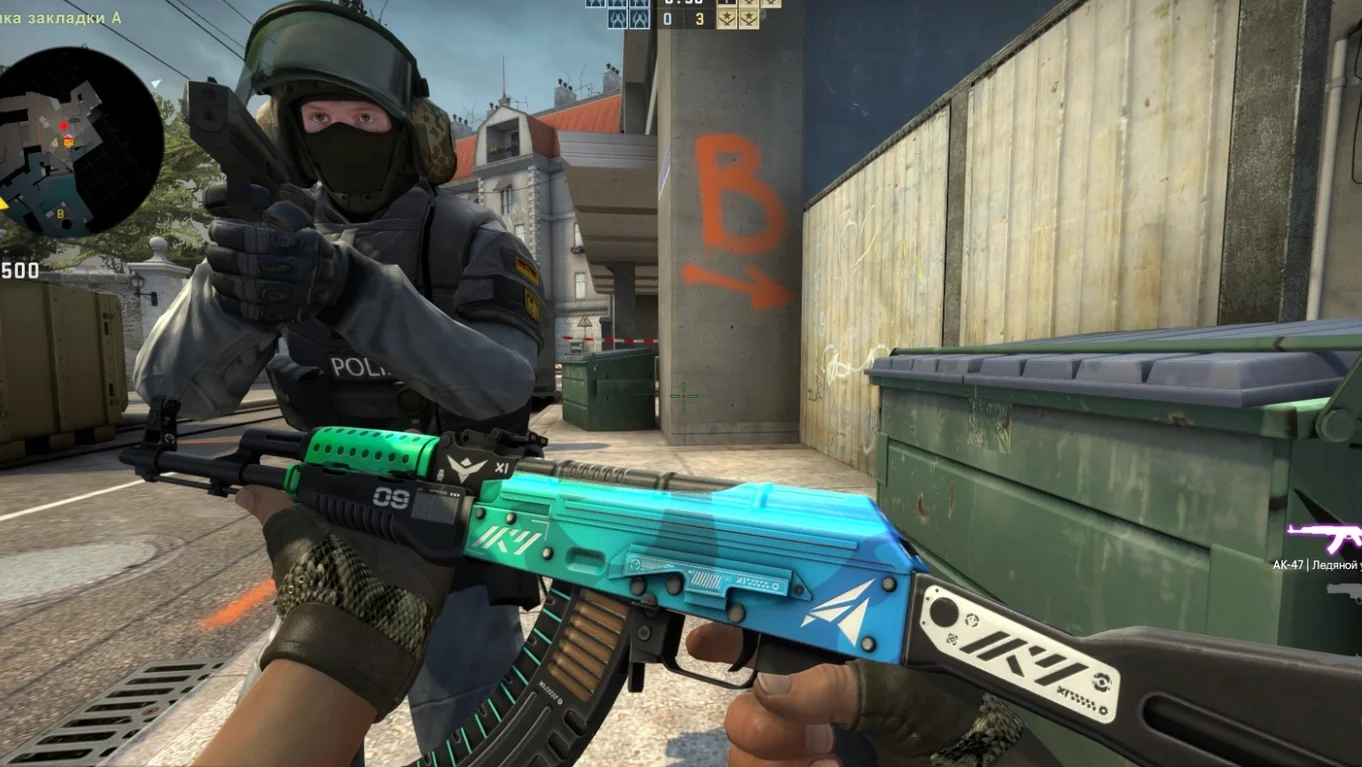Click the bomb site A marker on minimap

click(55, 142)
